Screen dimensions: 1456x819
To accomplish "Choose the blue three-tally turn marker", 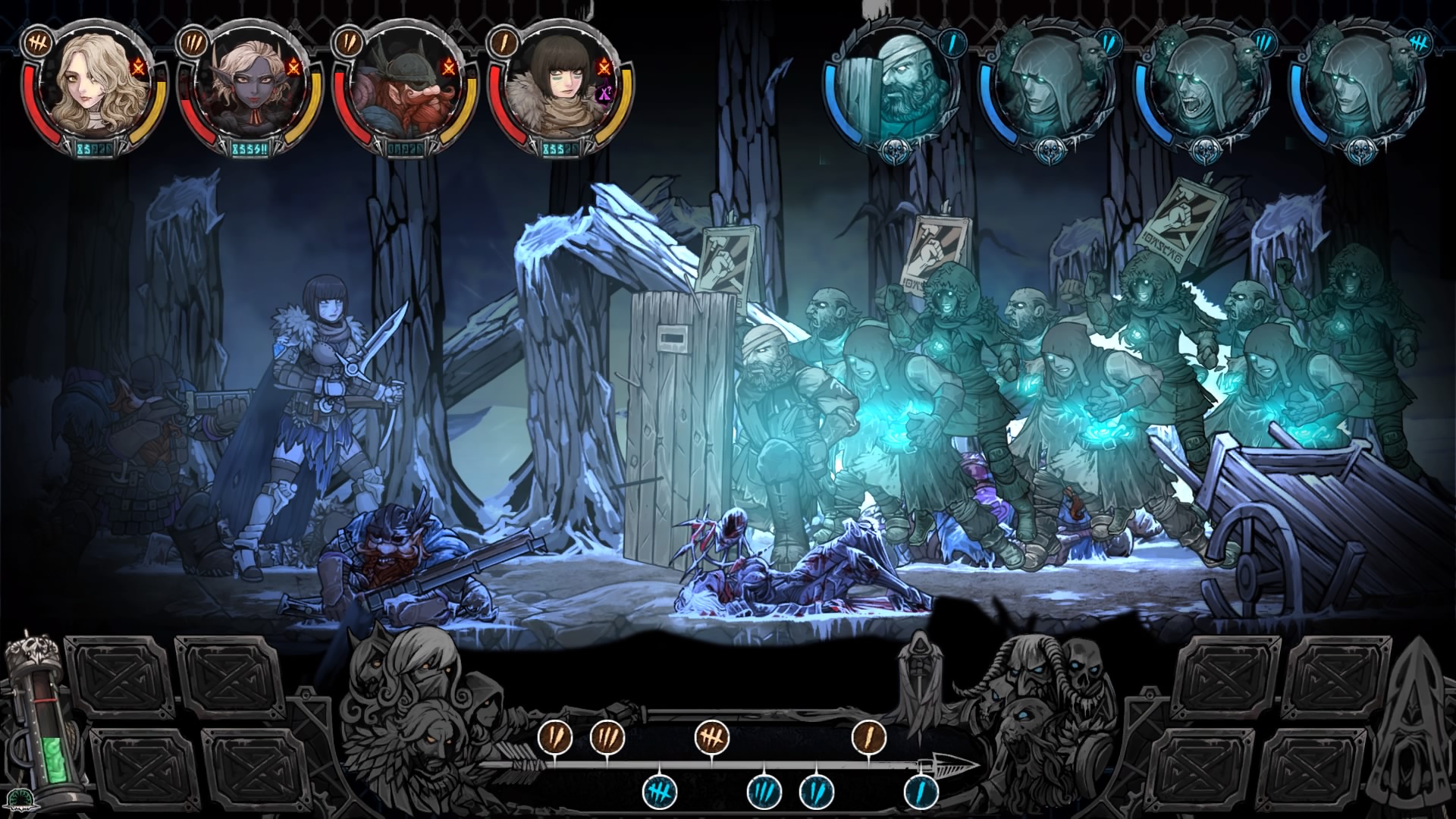I will pyautogui.click(x=764, y=792).
